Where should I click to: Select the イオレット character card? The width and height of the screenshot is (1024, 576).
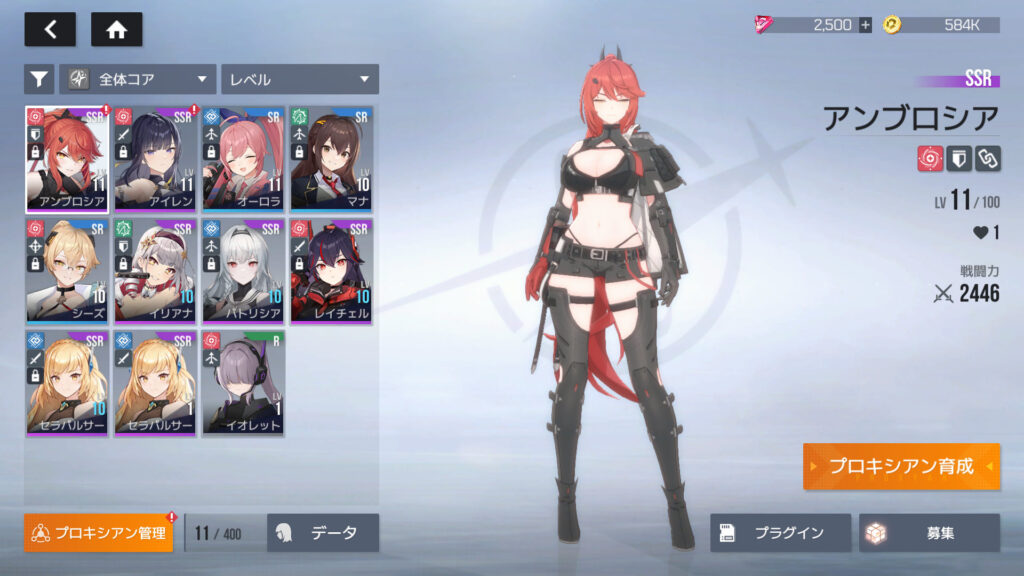(x=244, y=383)
